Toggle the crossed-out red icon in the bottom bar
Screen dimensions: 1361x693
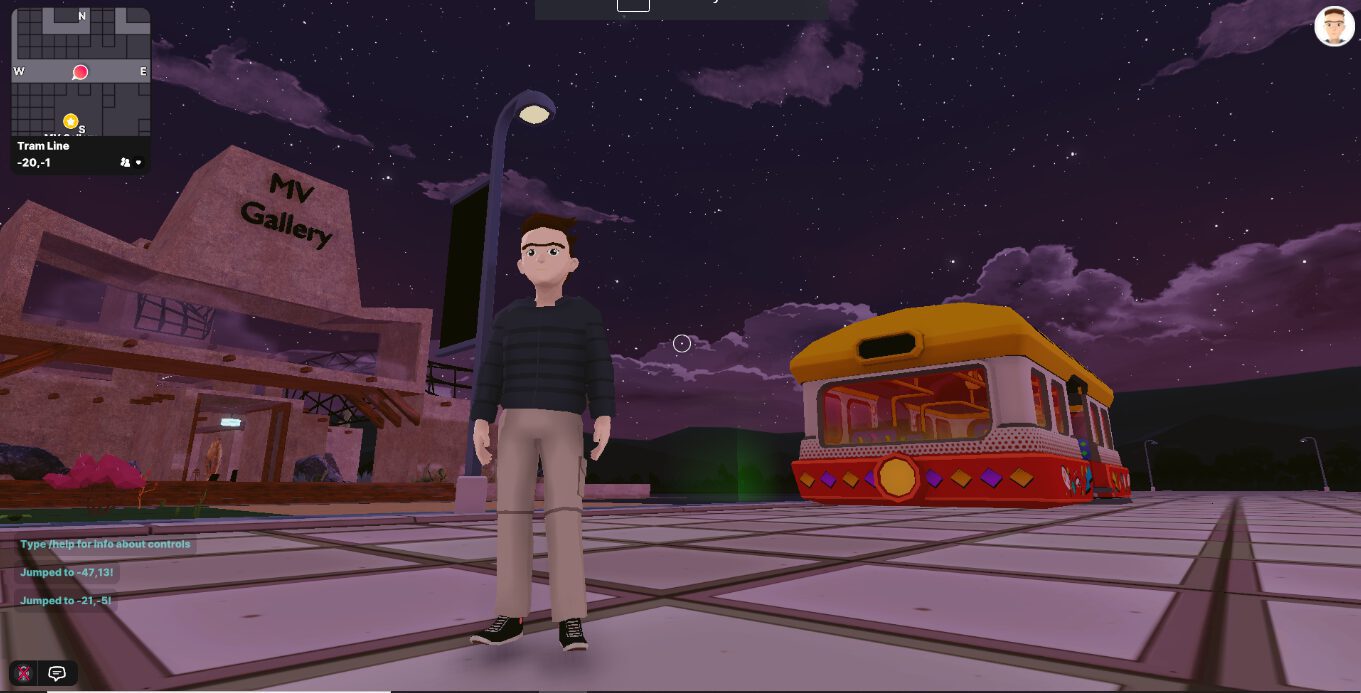point(24,673)
